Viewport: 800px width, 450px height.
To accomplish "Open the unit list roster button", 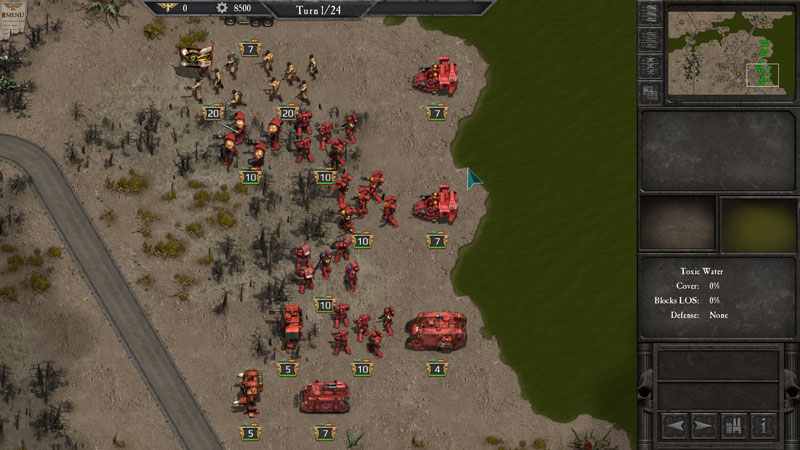I will tap(734, 425).
